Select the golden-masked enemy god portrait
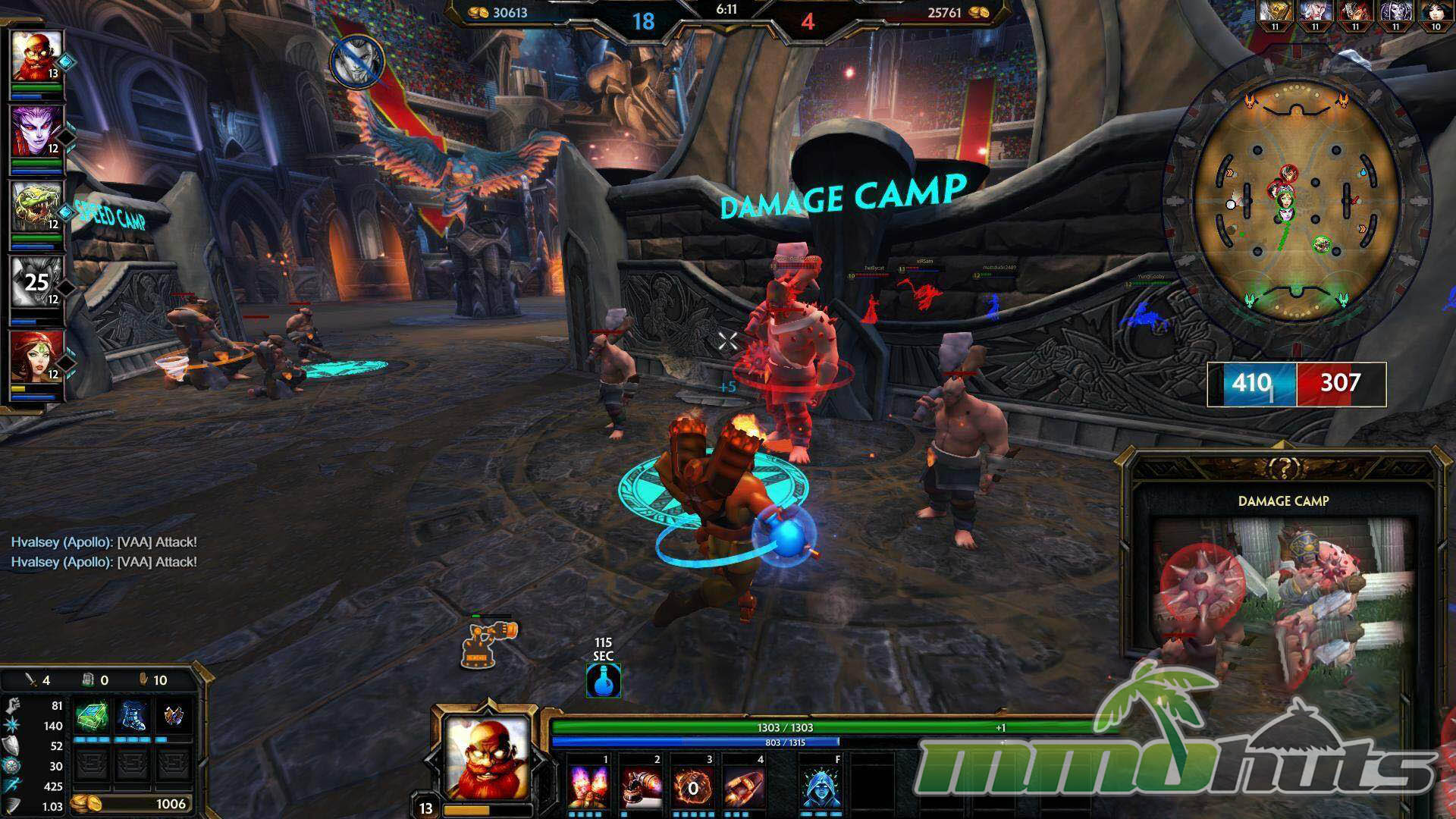Viewport: 1456px width, 819px height. [x=1275, y=13]
